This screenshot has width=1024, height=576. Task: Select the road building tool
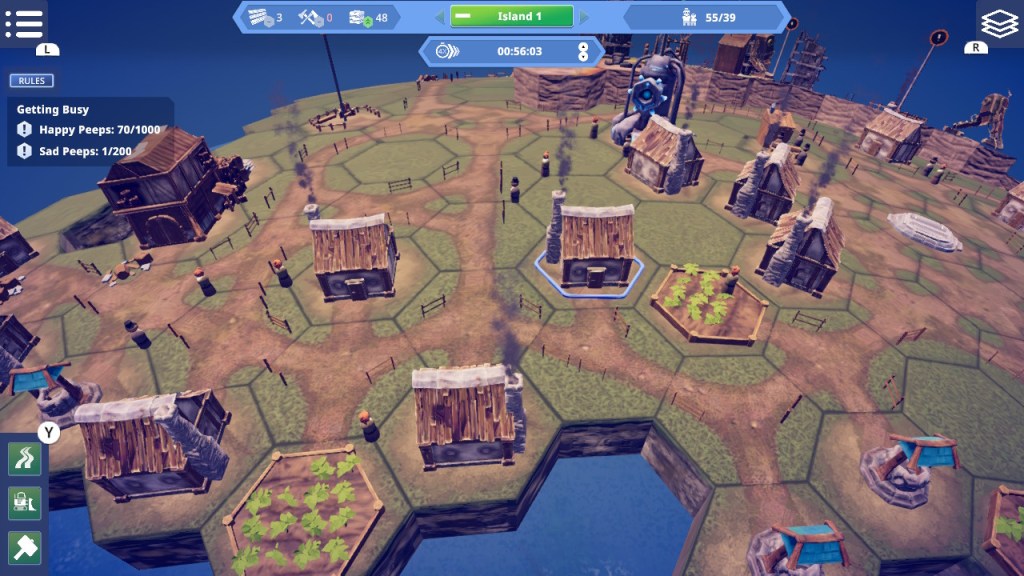pos(24,459)
